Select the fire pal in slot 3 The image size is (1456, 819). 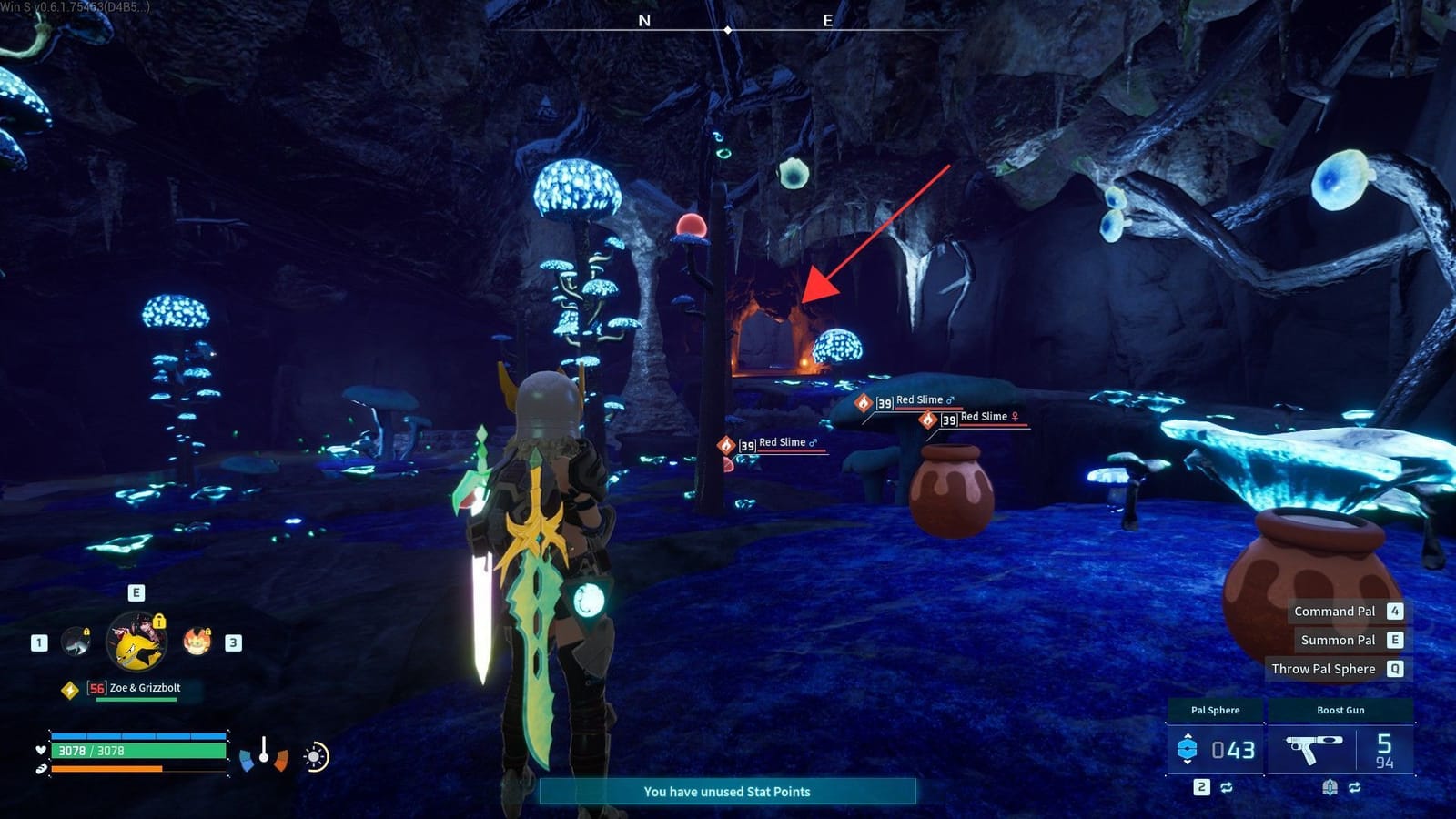(x=195, y=641)
